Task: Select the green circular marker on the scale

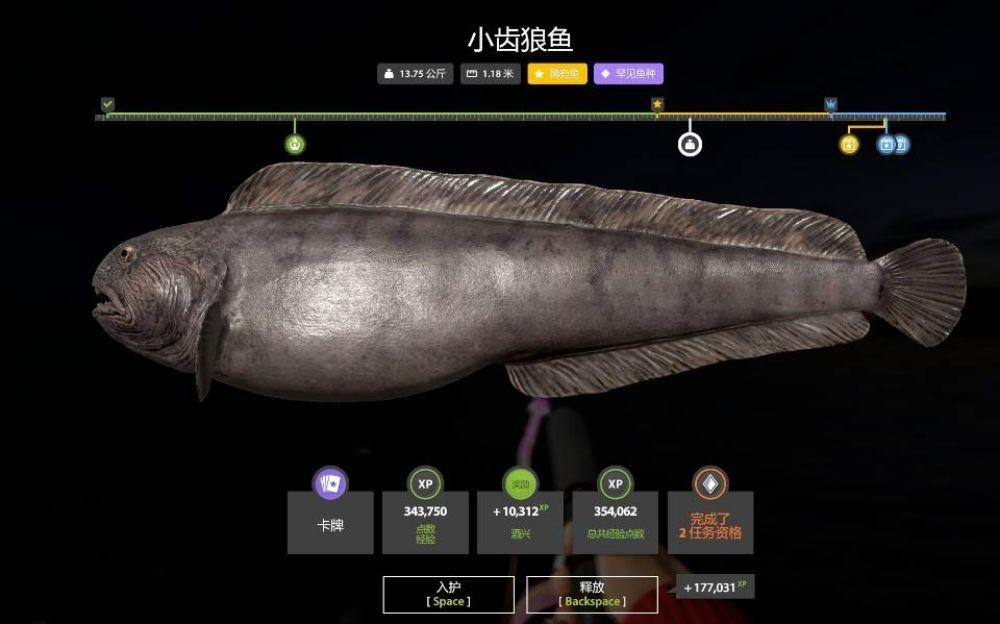Action: [x=295, y=144]
